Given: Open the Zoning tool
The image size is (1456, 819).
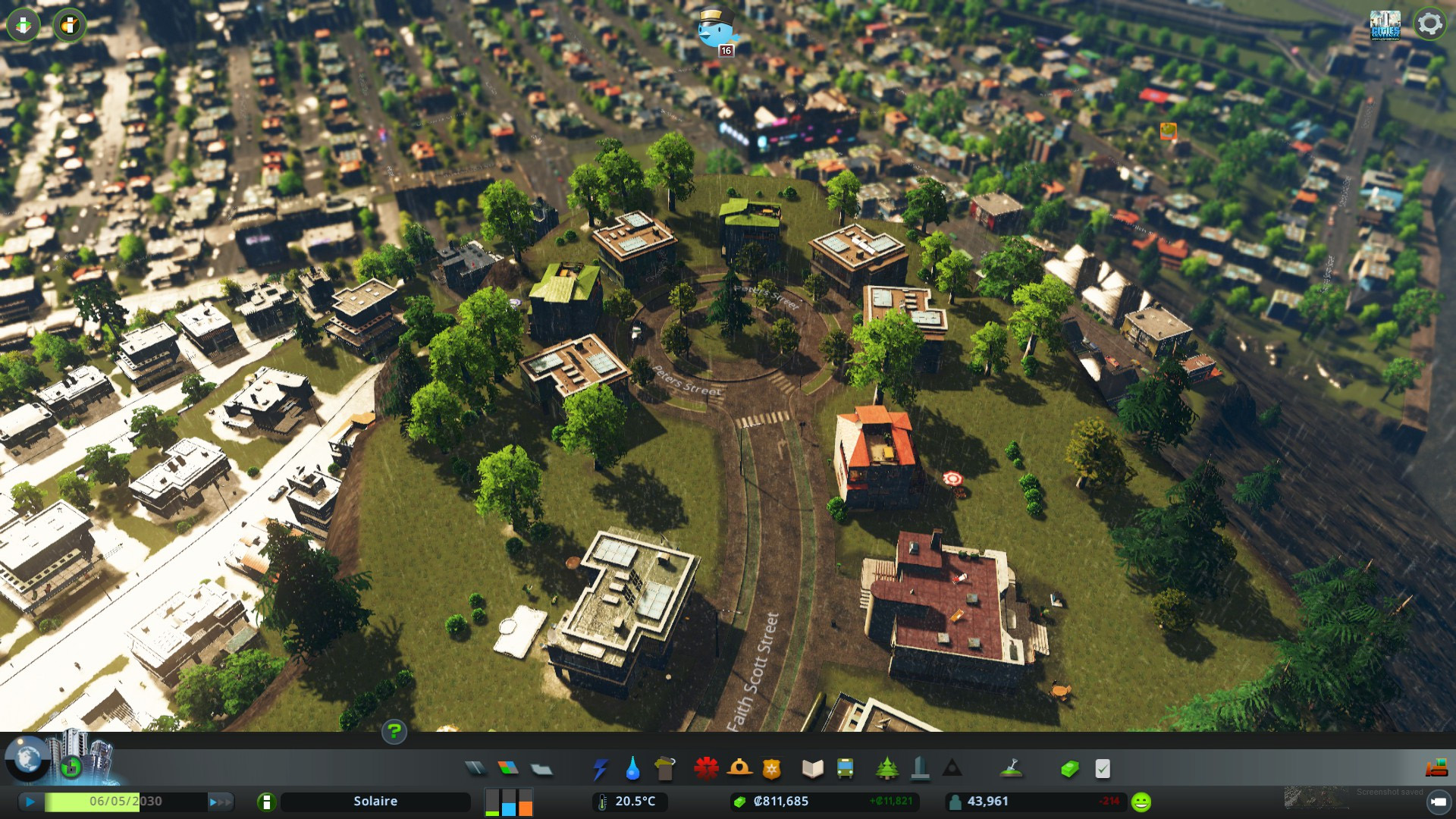Looking at the screenshot, I should click(508, 769).
